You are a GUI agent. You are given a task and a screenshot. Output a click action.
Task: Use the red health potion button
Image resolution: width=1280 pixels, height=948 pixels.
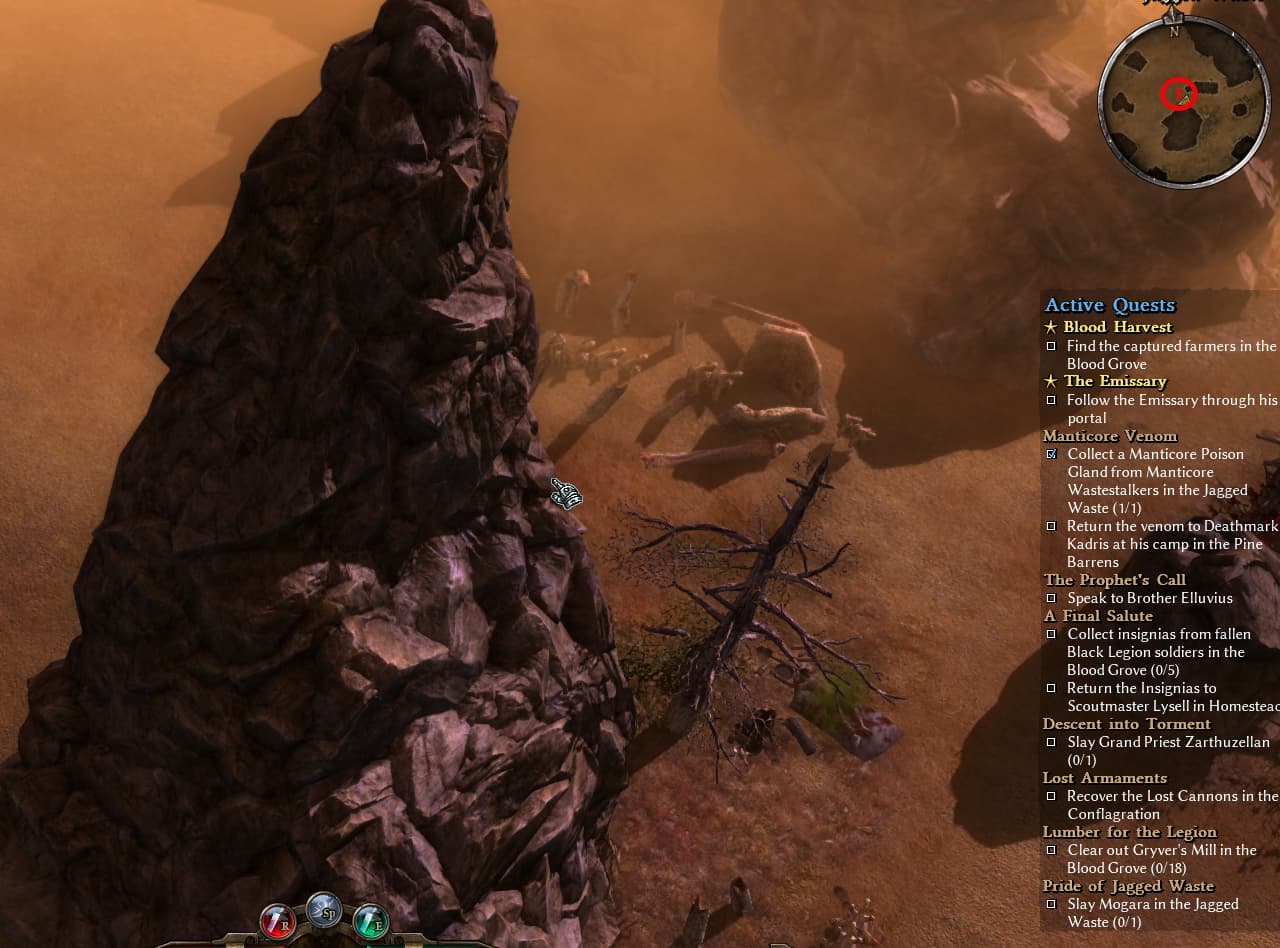278,921
